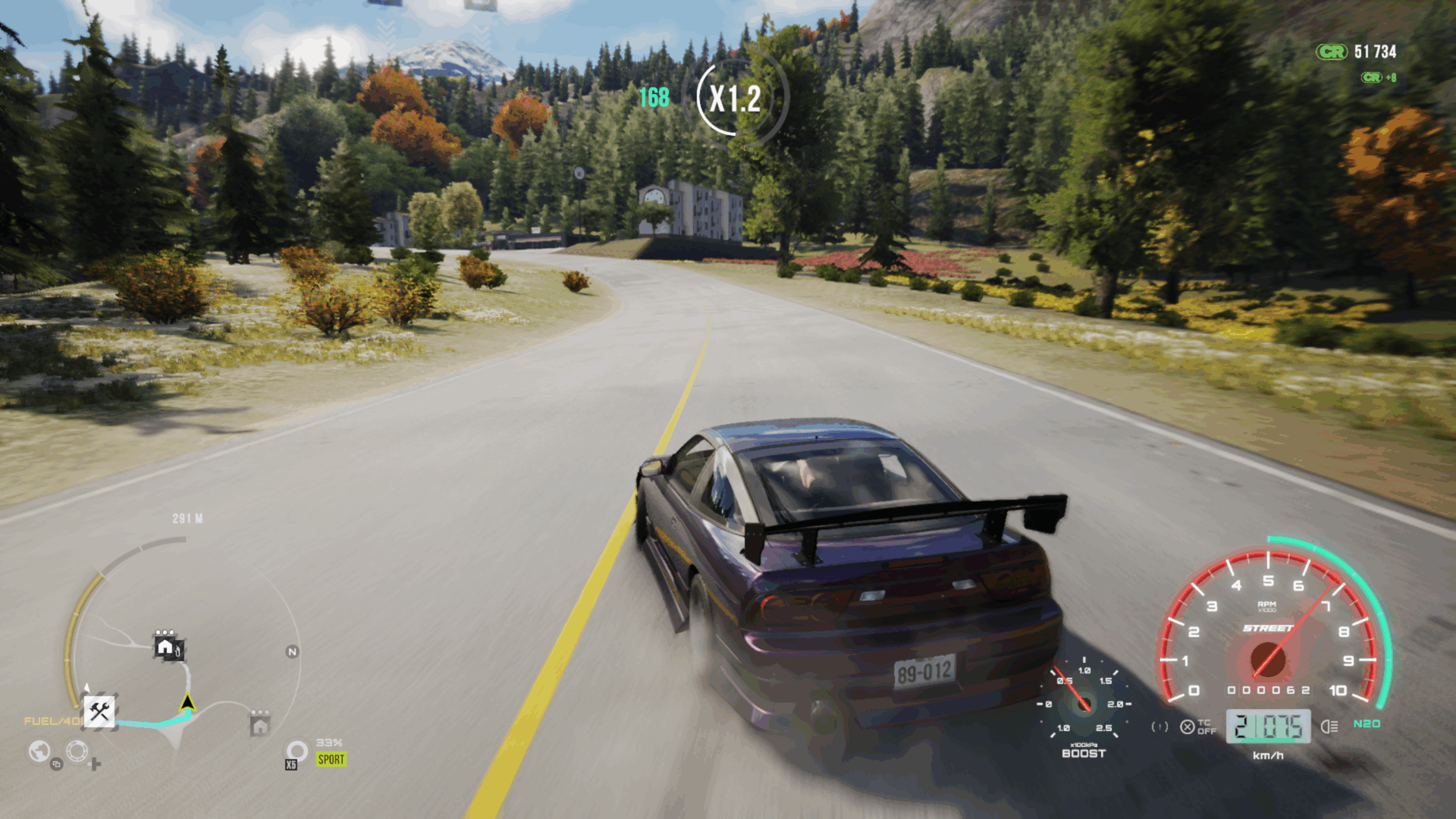Image resolution: width=1456 pixels, height=819 pixels.
Task: Click the player arrow on the minimap
Action: pyautogui.click(x=187, y=703)
